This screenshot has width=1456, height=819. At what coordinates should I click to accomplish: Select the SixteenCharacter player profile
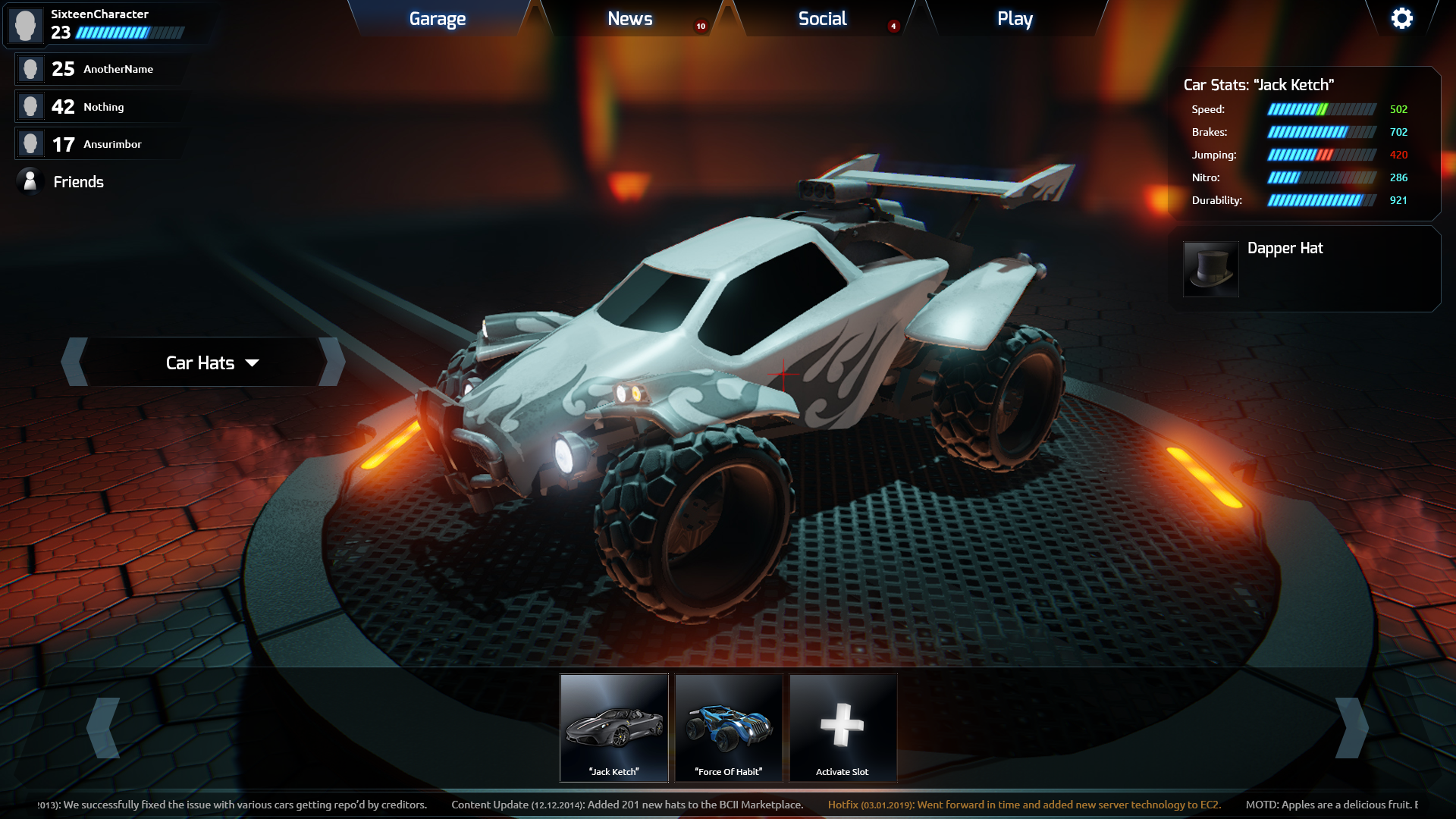pyautogui.click(x=99, y=24)
